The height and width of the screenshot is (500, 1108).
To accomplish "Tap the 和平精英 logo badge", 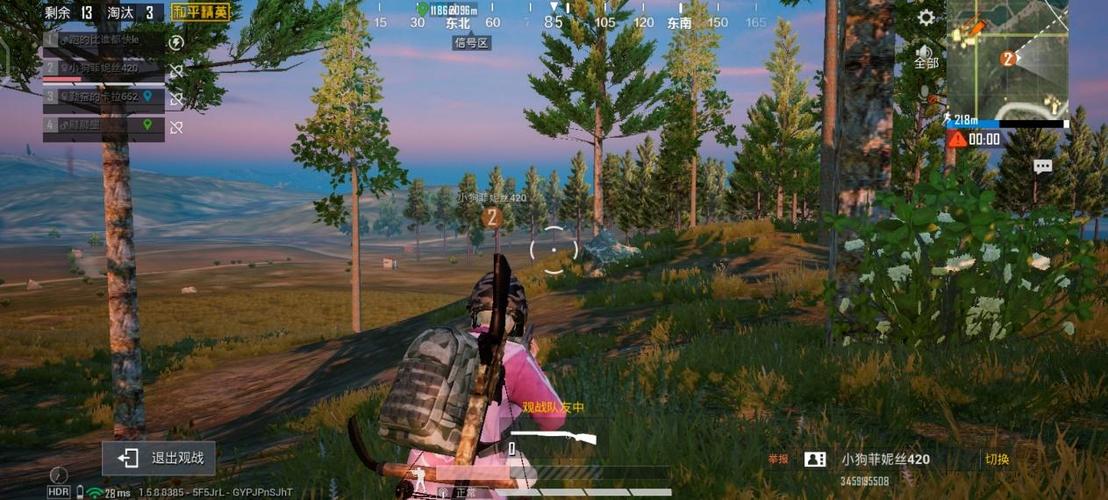I will 200,12.
